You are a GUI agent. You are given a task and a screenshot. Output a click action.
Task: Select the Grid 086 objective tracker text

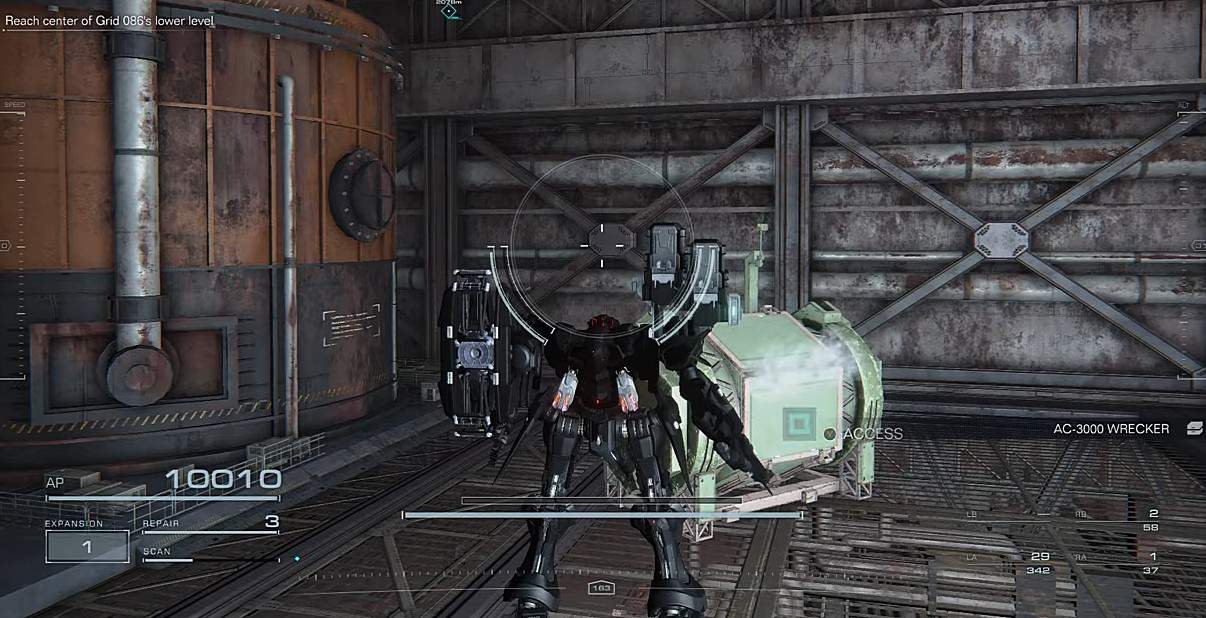click(x=112, y=18)
